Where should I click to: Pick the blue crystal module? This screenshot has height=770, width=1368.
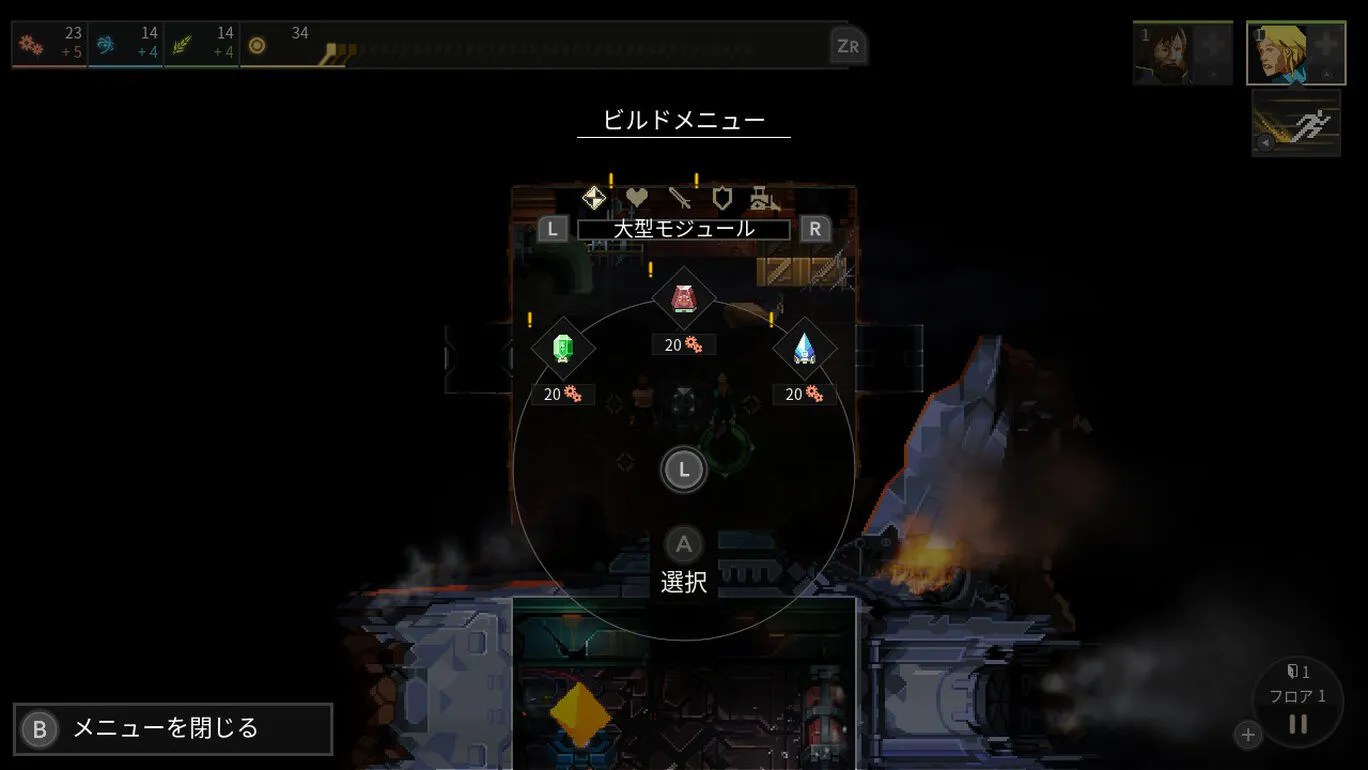(x=805, y=348)
